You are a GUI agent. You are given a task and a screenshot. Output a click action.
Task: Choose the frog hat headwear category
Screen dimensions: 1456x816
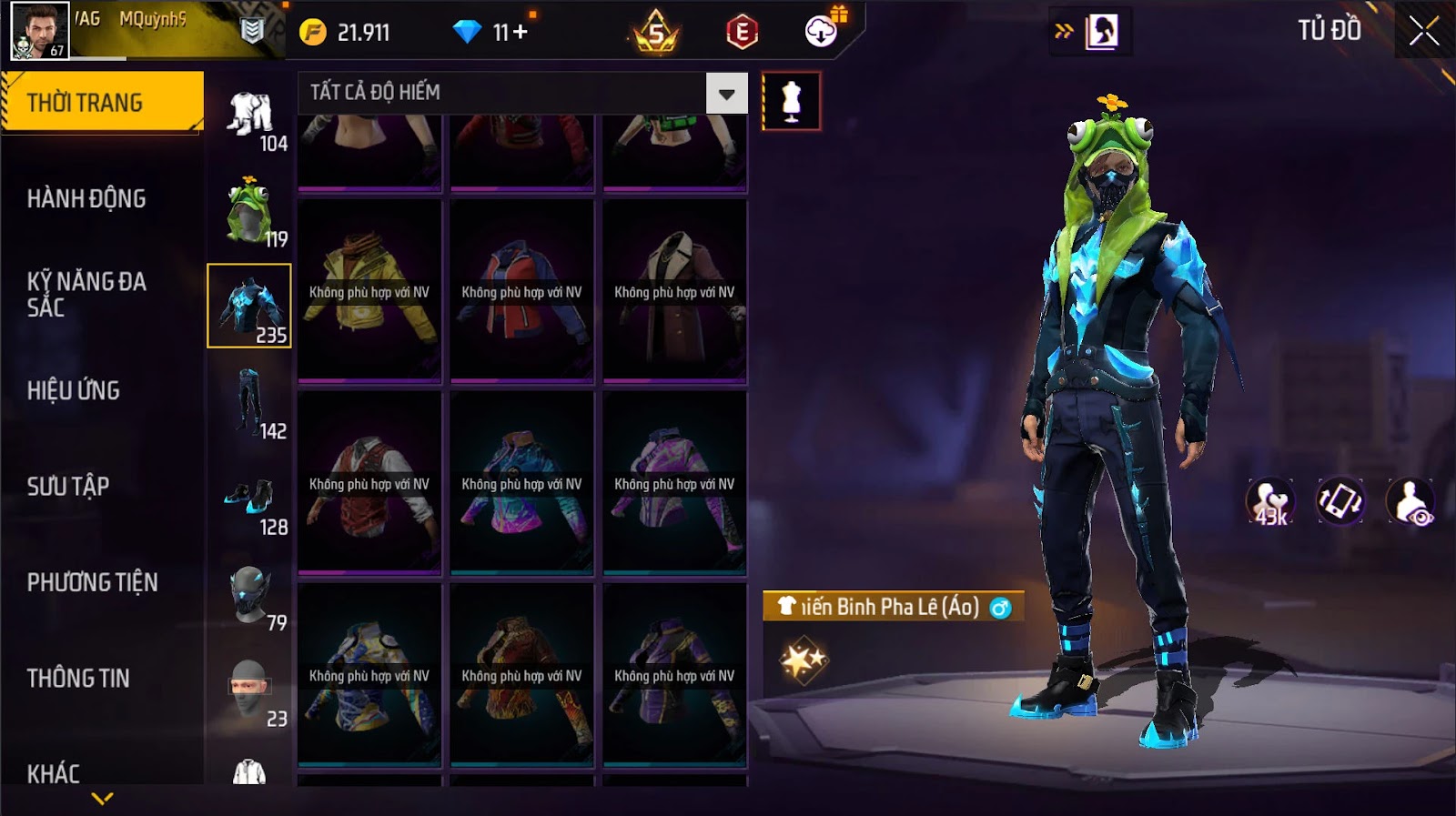249,213
